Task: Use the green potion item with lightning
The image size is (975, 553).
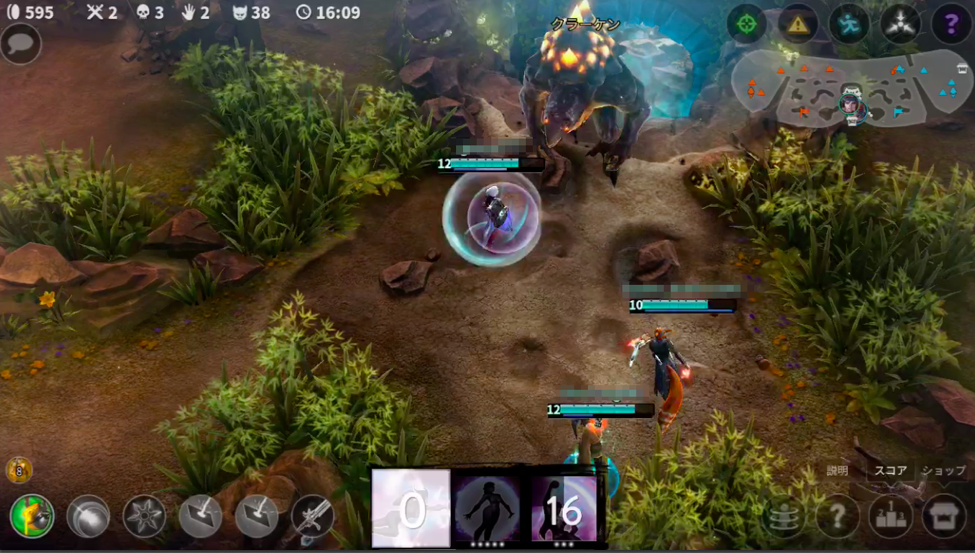Action: 32,516
